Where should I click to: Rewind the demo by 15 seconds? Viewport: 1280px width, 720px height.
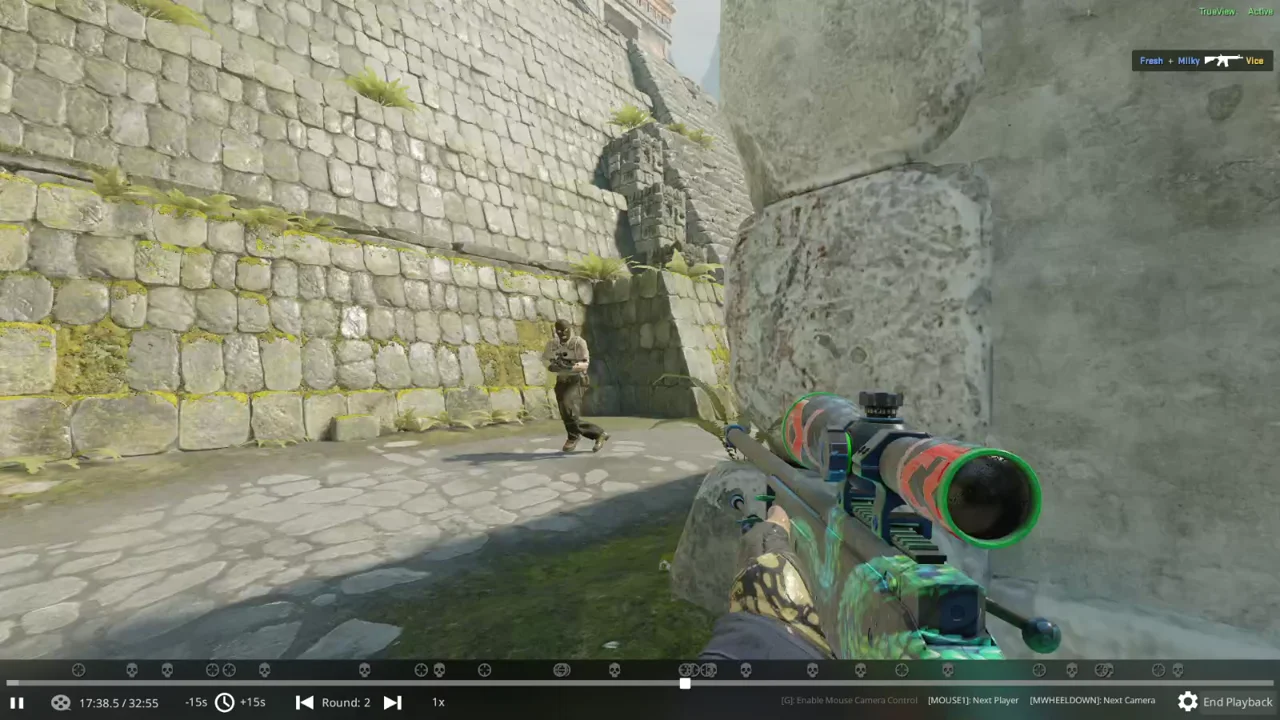tap(196, 702)
